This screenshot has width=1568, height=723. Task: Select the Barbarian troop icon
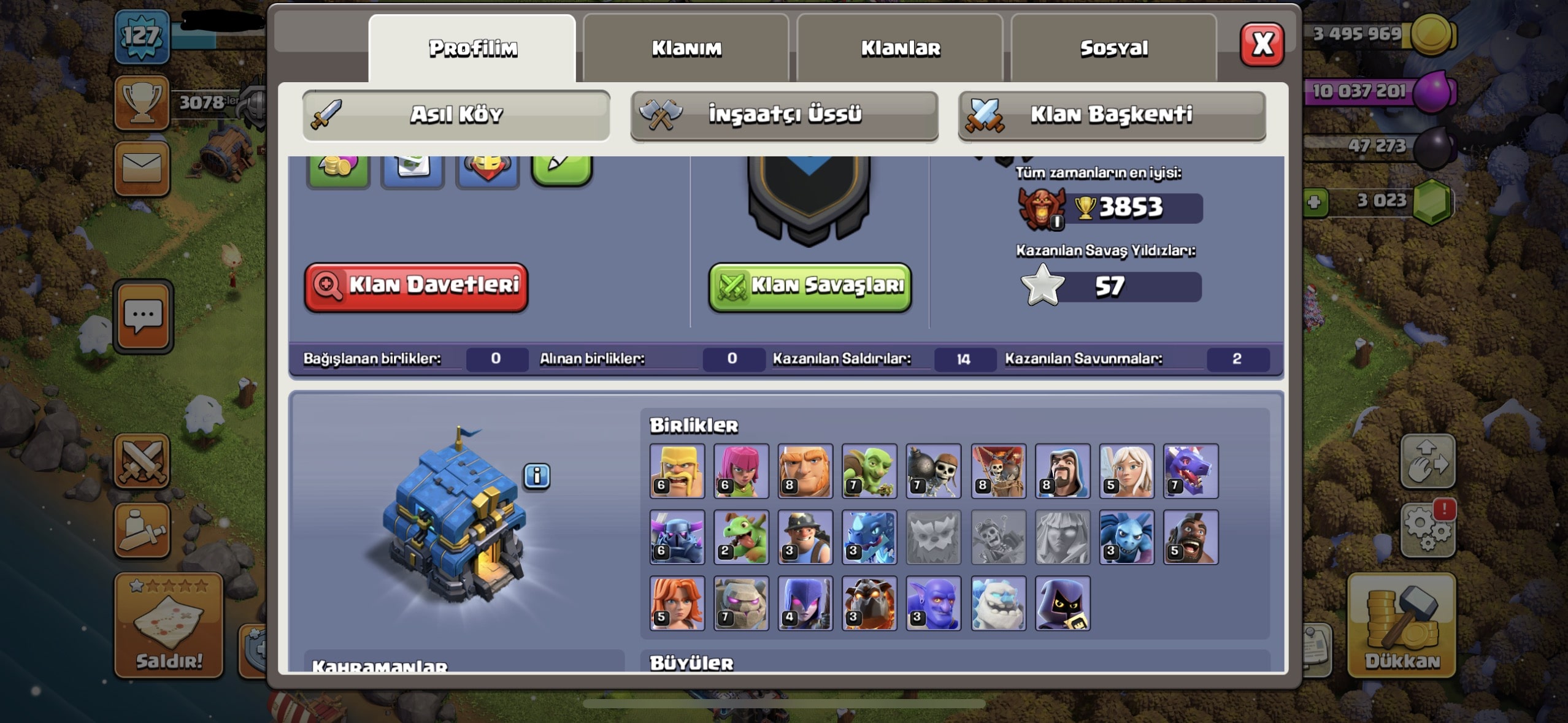coord(677,471)
